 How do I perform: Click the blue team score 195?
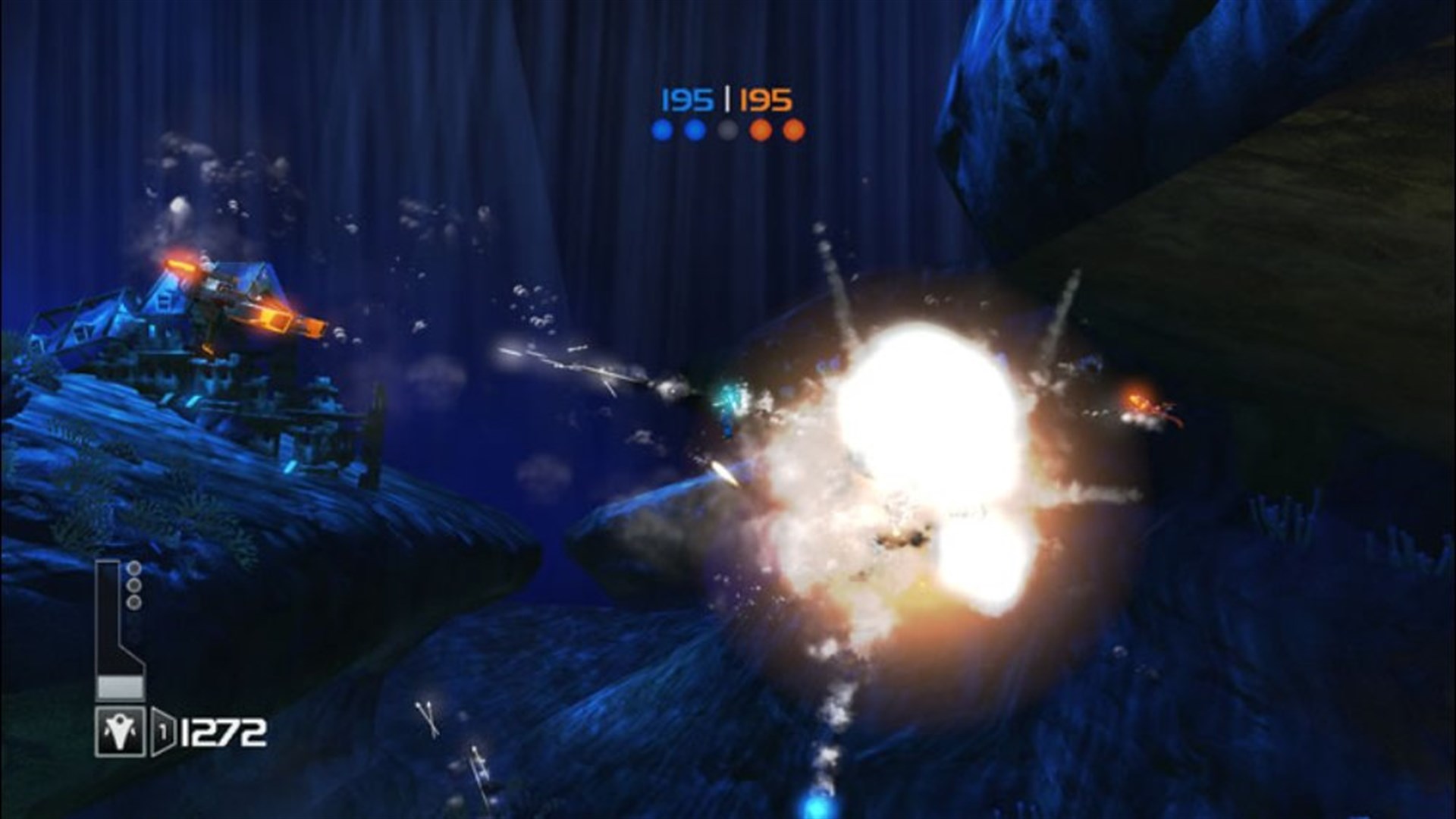point(686,99)
